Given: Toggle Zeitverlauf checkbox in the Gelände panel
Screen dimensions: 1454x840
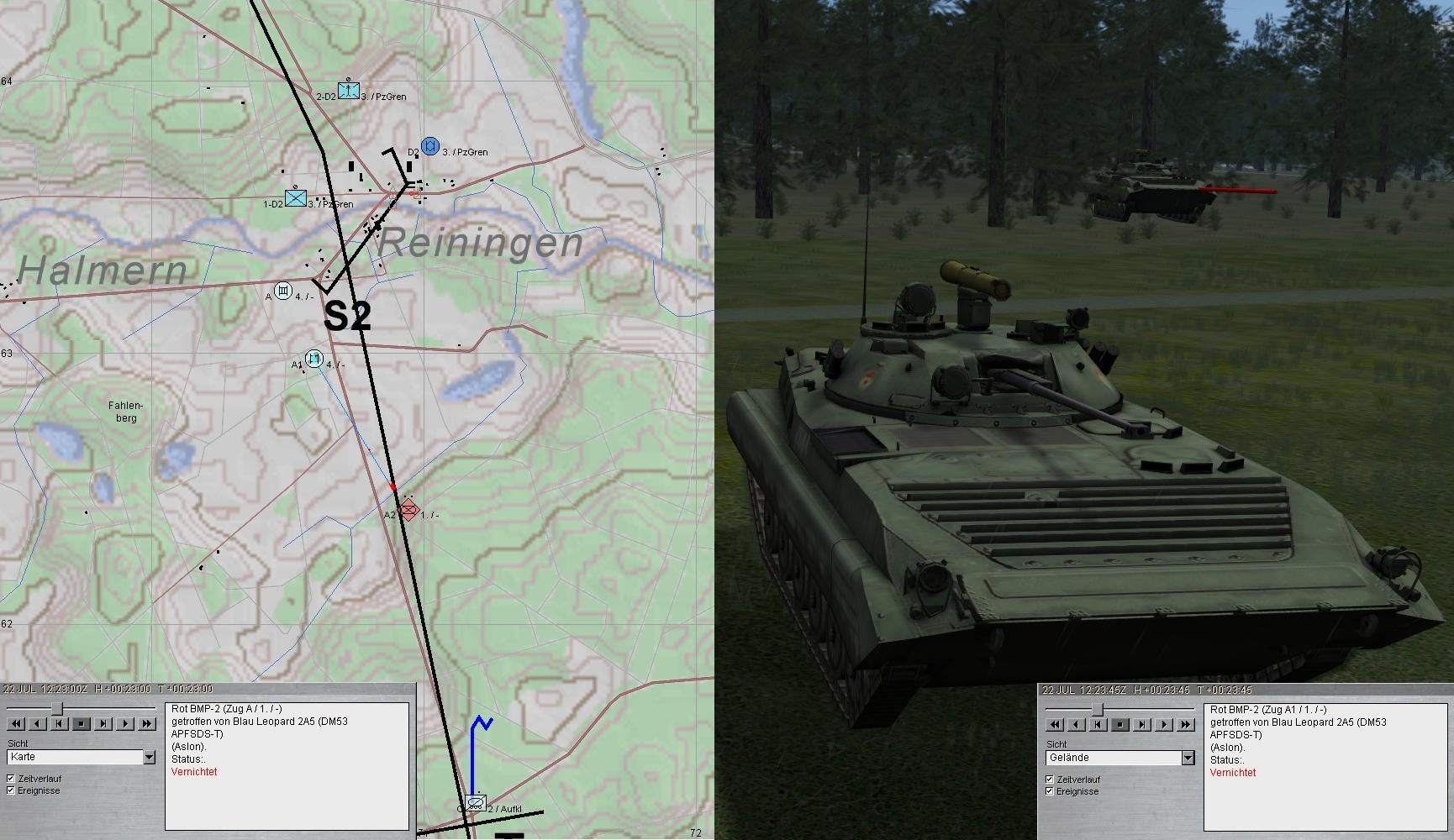Looking at the screenshot, I should point(1050,780).
